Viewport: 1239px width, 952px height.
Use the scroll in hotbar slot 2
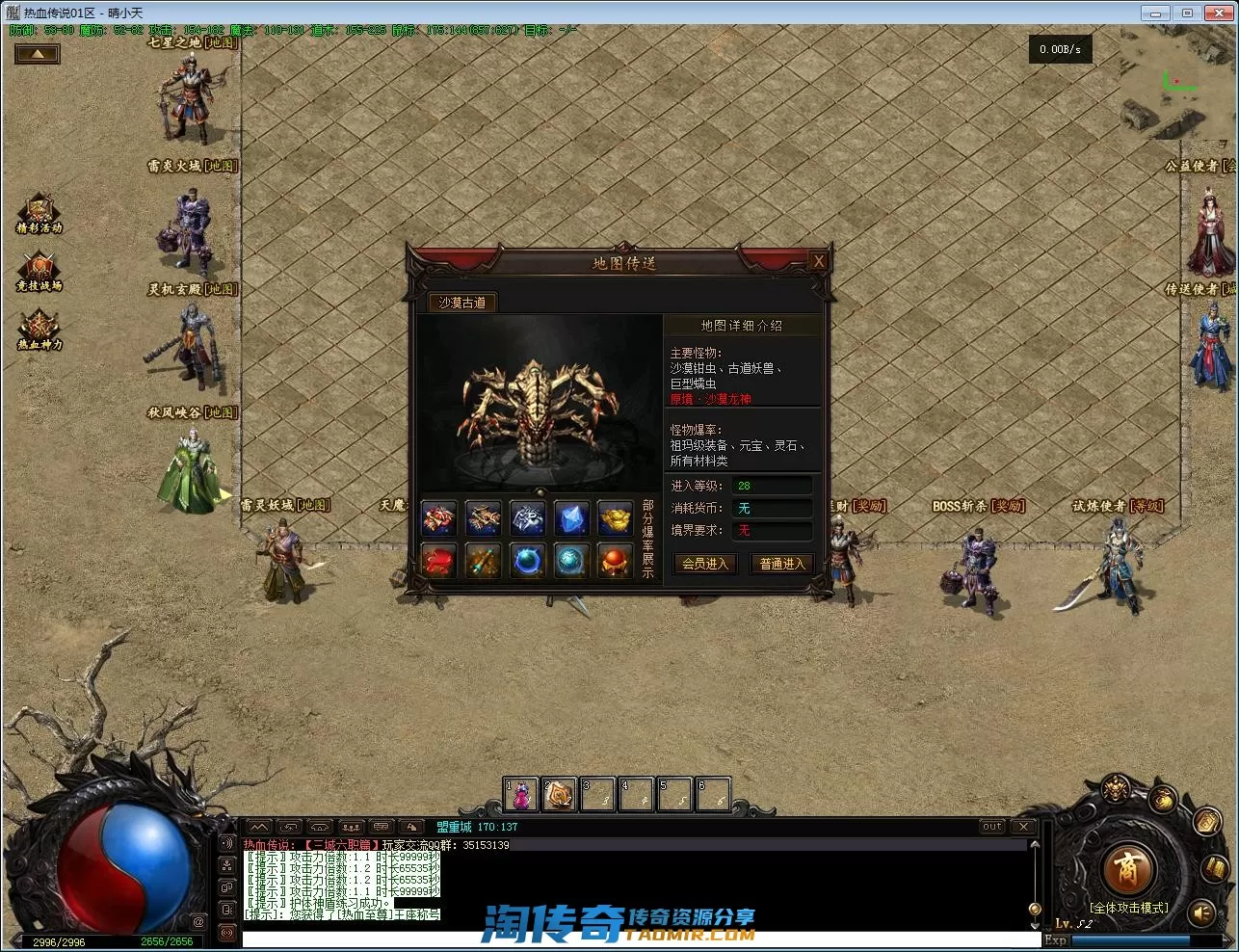tap(559, 795)
